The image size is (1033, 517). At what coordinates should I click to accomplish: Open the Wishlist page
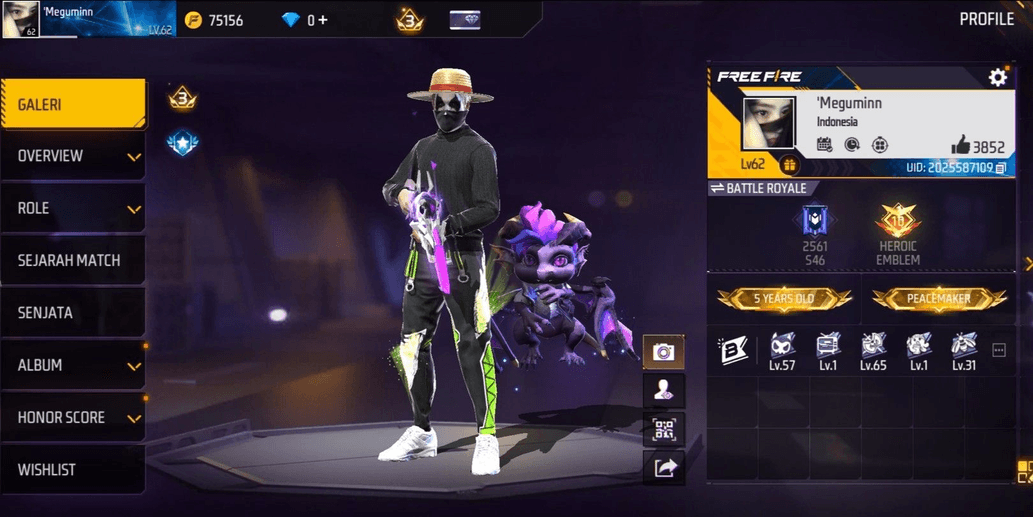(72, 469)
